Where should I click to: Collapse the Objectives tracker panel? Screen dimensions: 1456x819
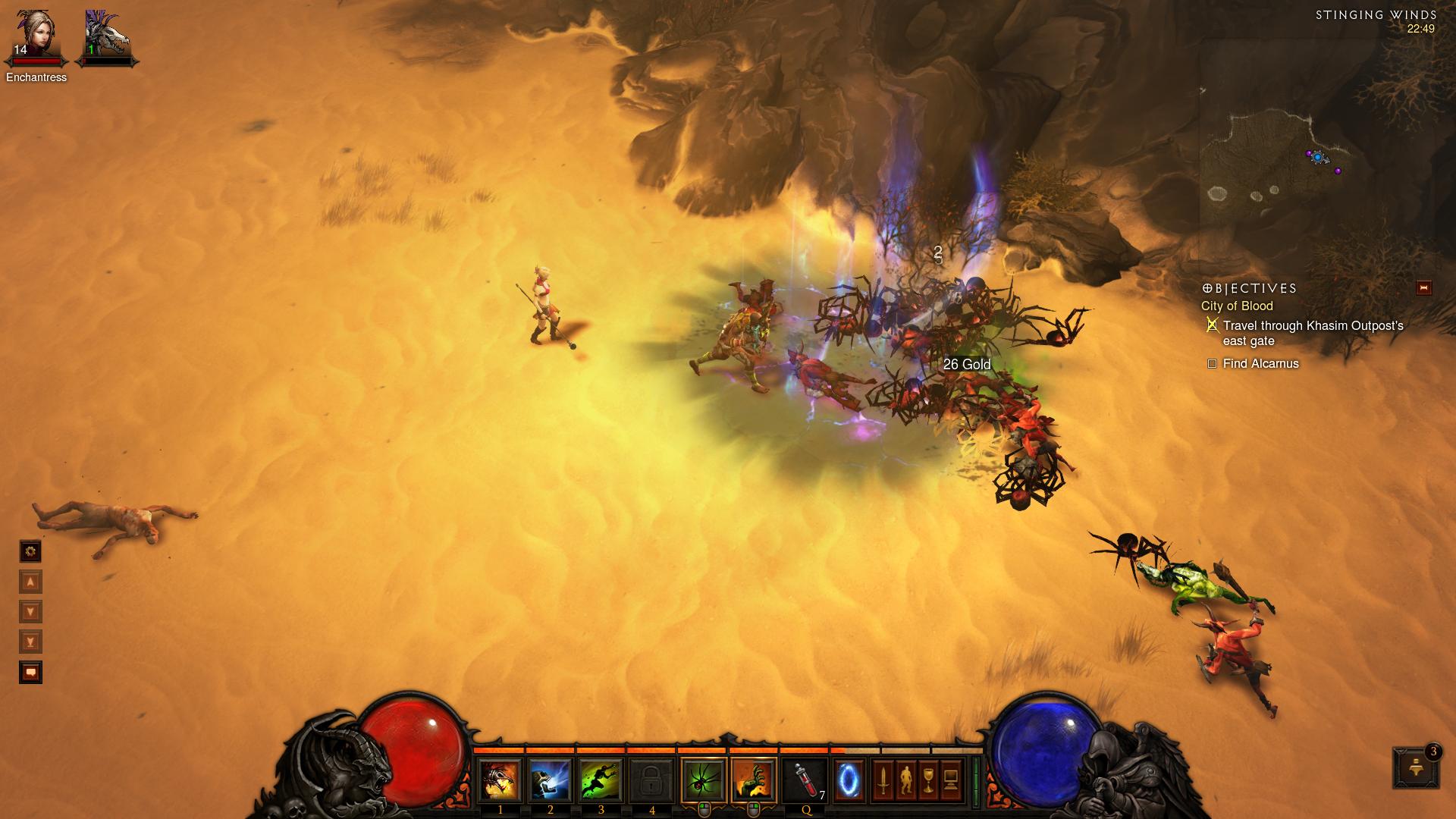pyautogui.click(x=1423, y=287)
